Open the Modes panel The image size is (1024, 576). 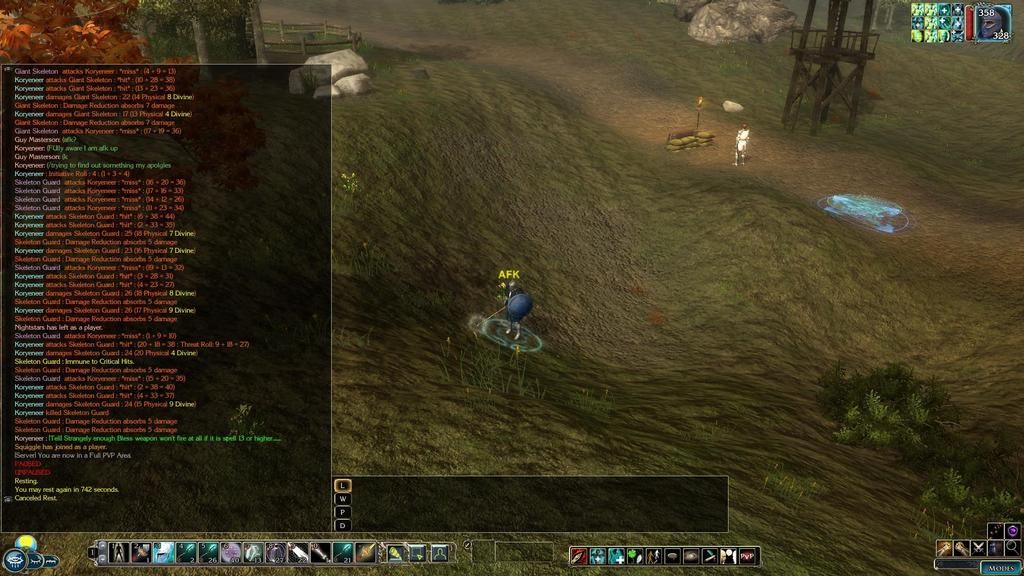(x=1000, y=567)
